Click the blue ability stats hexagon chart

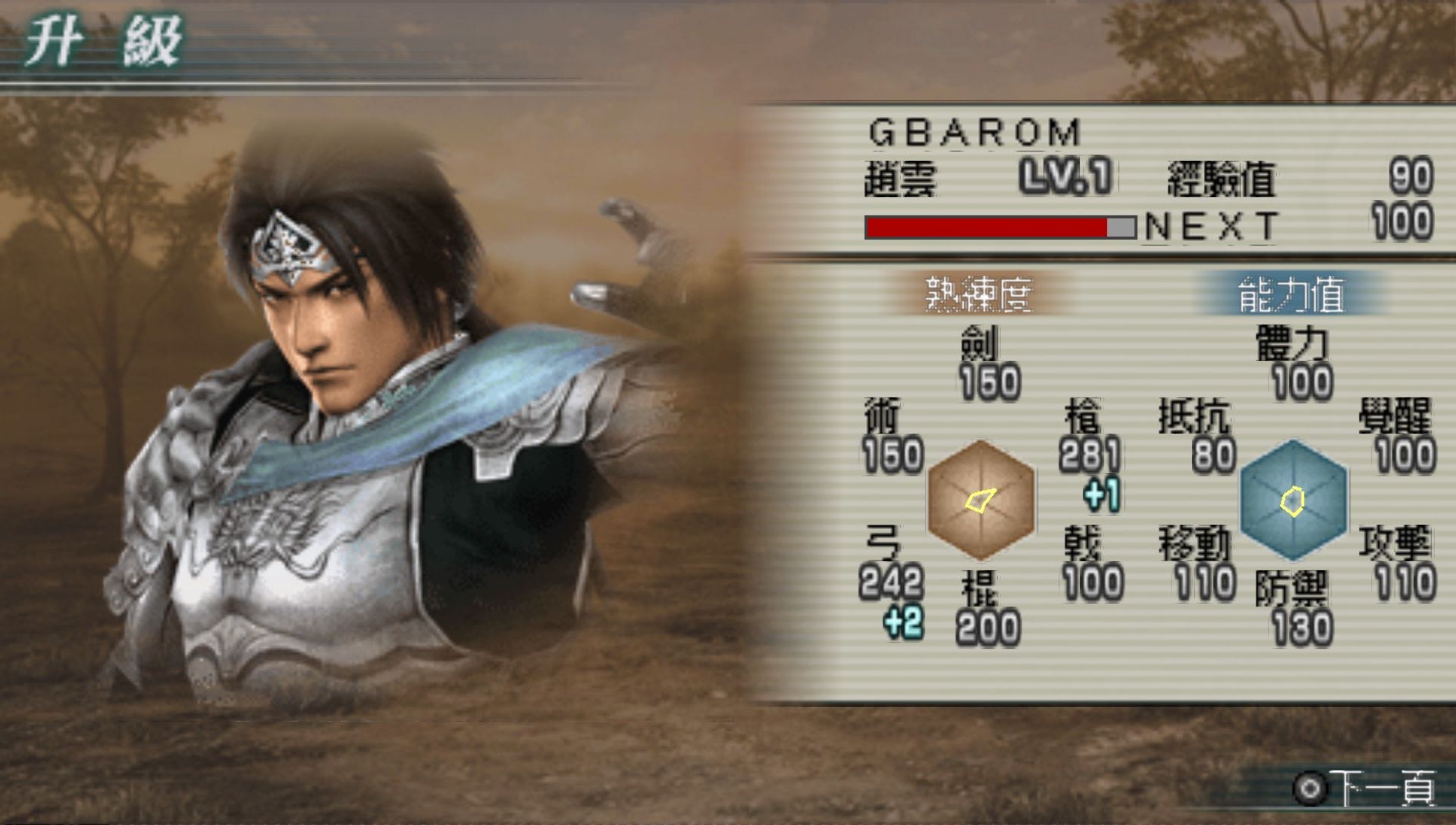pos(1294,500)
